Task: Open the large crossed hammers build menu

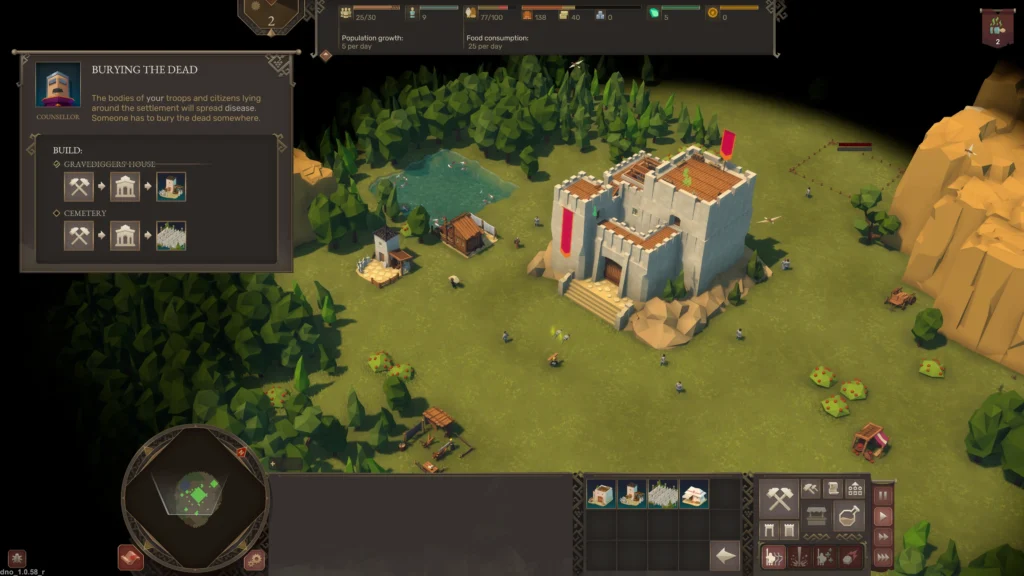Action: click(x=778, y=498)
